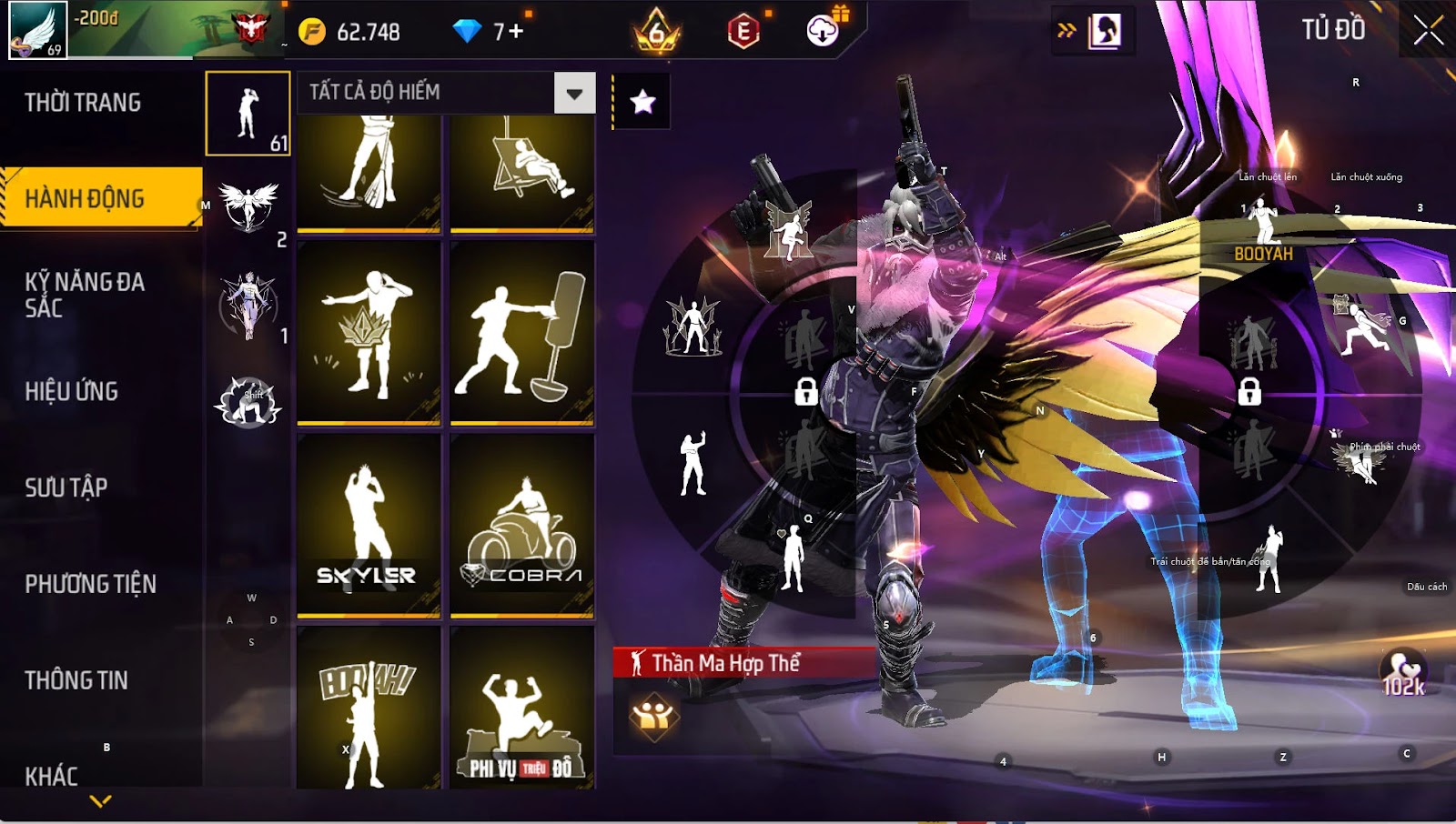Select the lounge chair emote
Image resolution: width=1456 pixels, height=824 pixels.
pyautogui.click(x=522, y=173)
